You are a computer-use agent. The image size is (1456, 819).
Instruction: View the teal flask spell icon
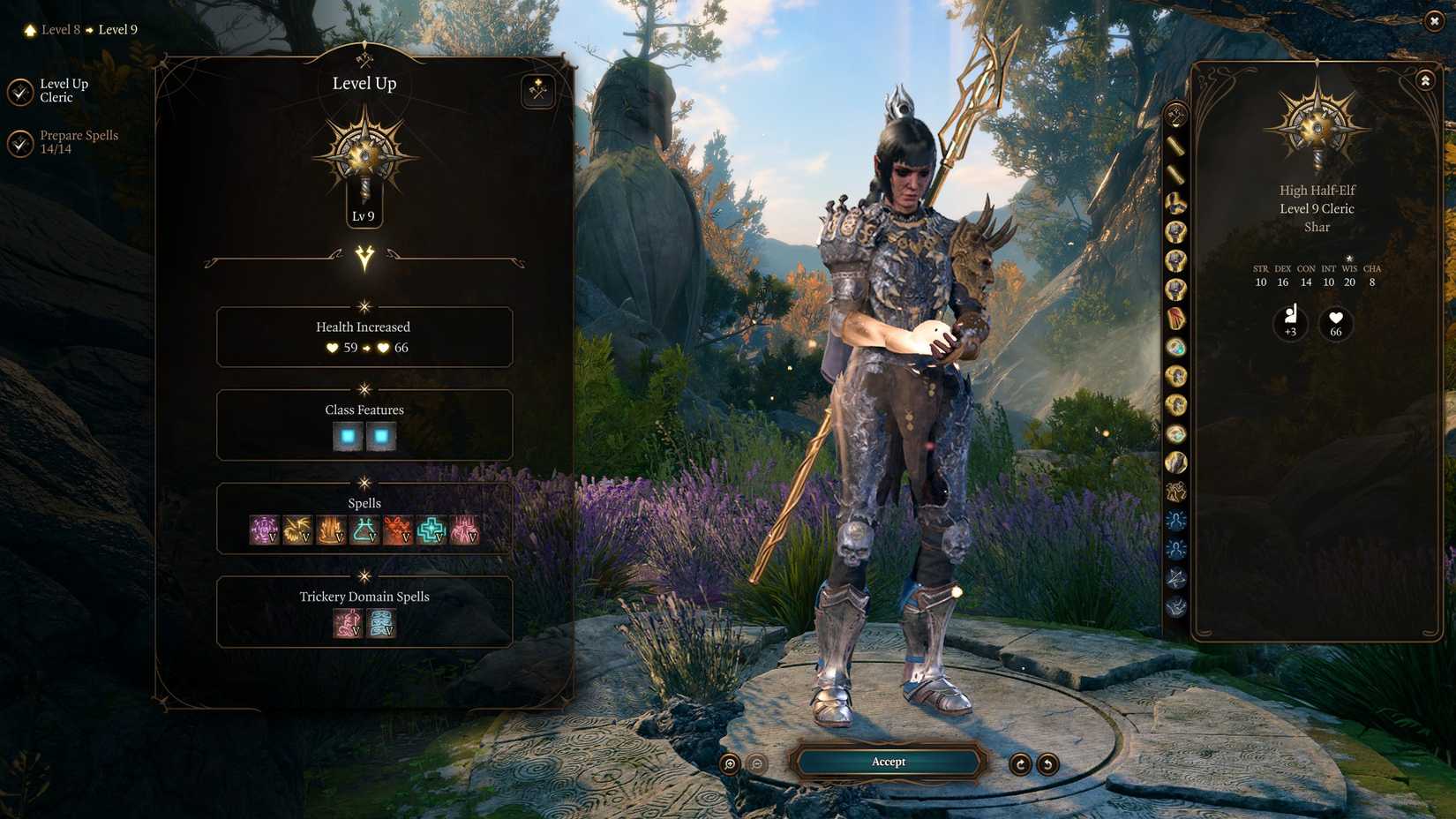coord(364,530)
